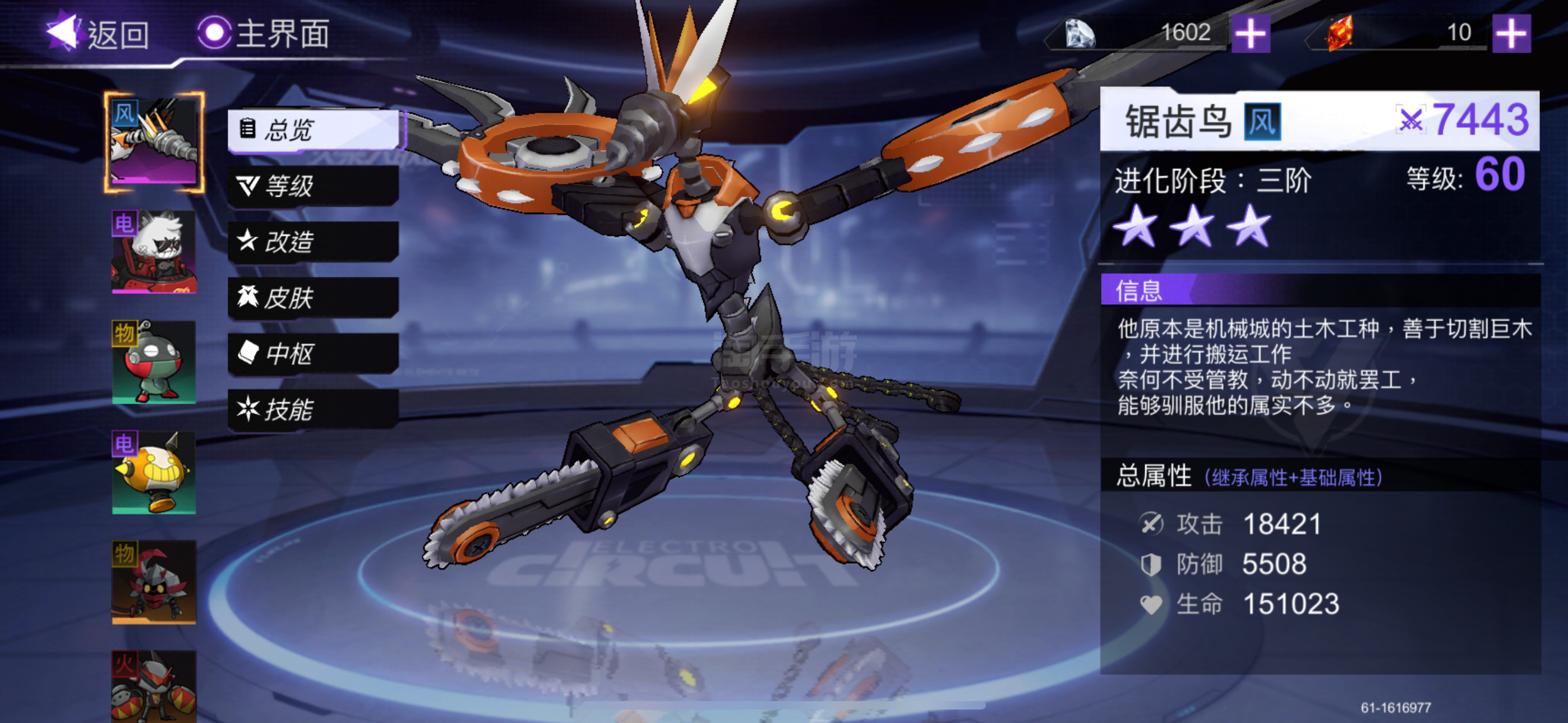
Task: Show the 皮肤 skins tab
Action: (x=313, y=298)
